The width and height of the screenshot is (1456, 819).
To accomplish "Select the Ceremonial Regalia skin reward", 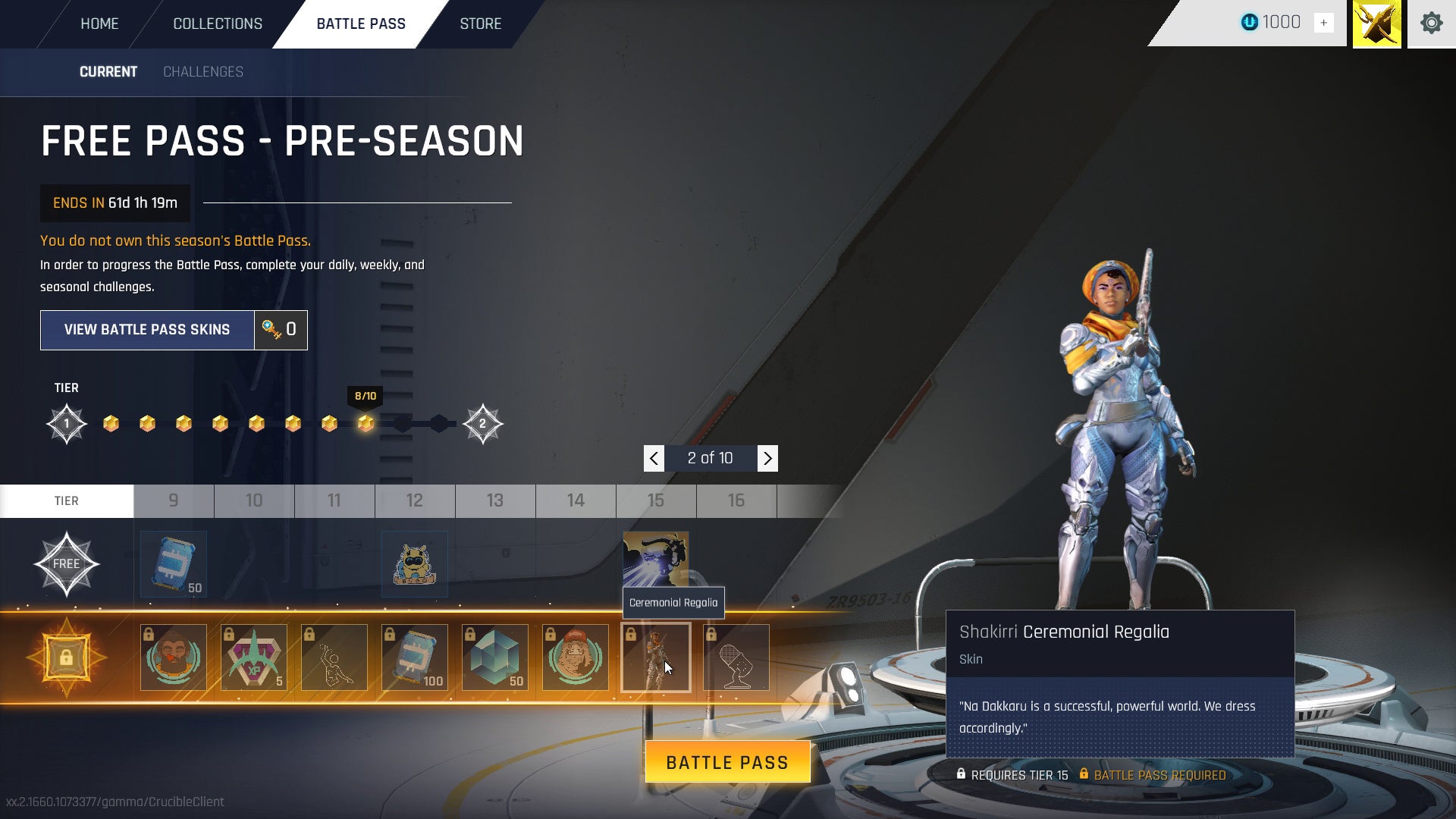I will coord(655,657).
